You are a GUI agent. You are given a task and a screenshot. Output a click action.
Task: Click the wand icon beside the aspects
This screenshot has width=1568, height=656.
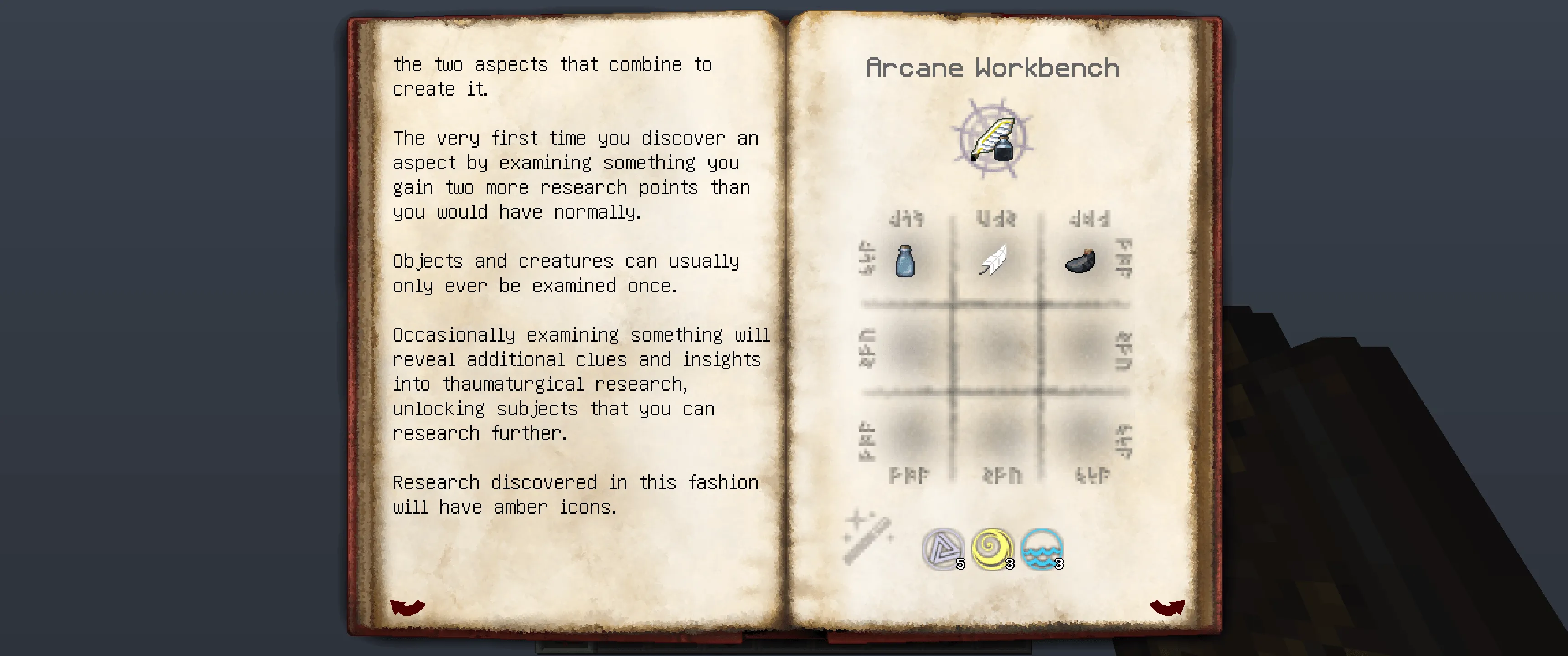coord(868,537)
